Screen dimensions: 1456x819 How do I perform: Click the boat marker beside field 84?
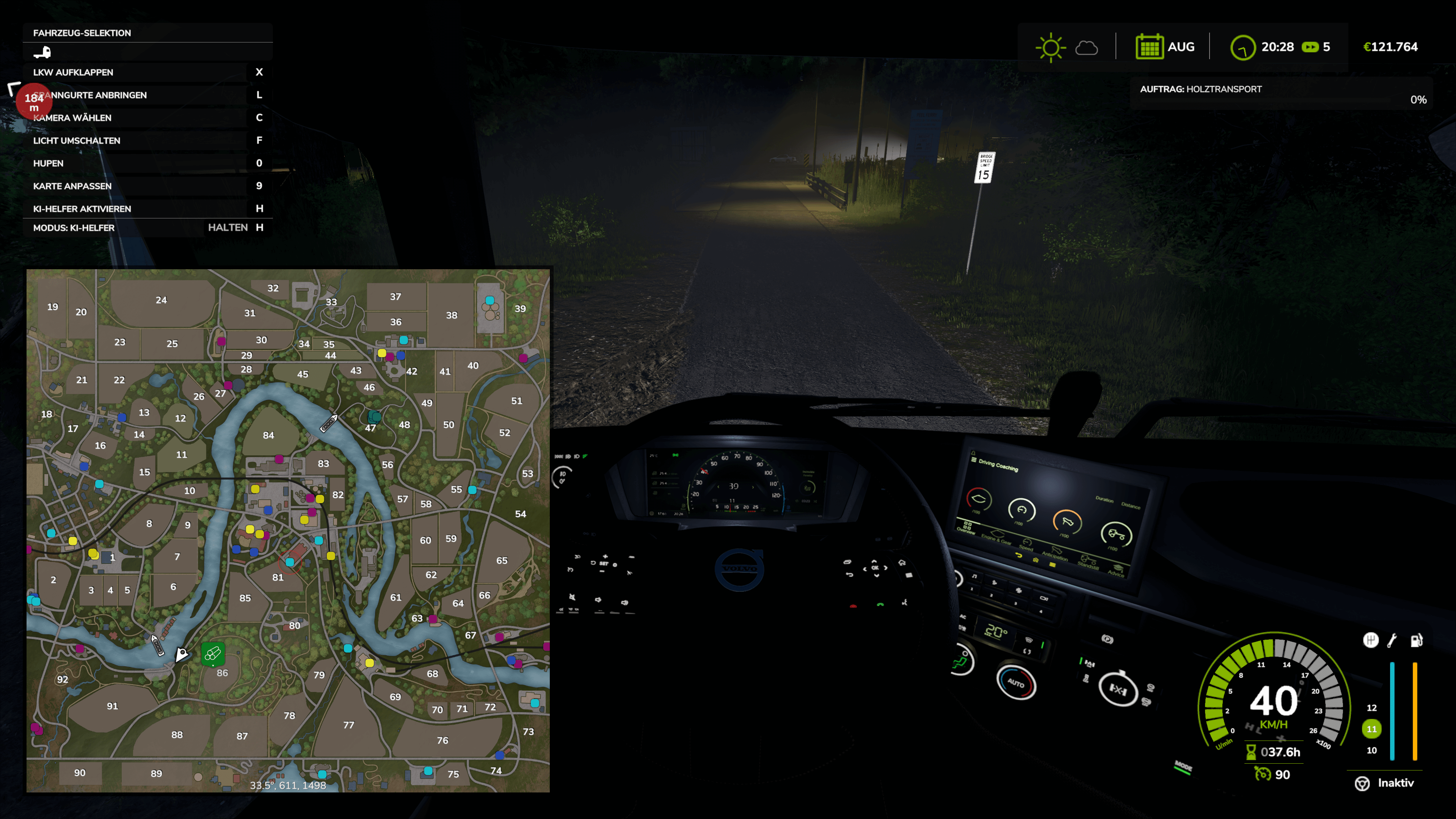click(x=328, y=424)
